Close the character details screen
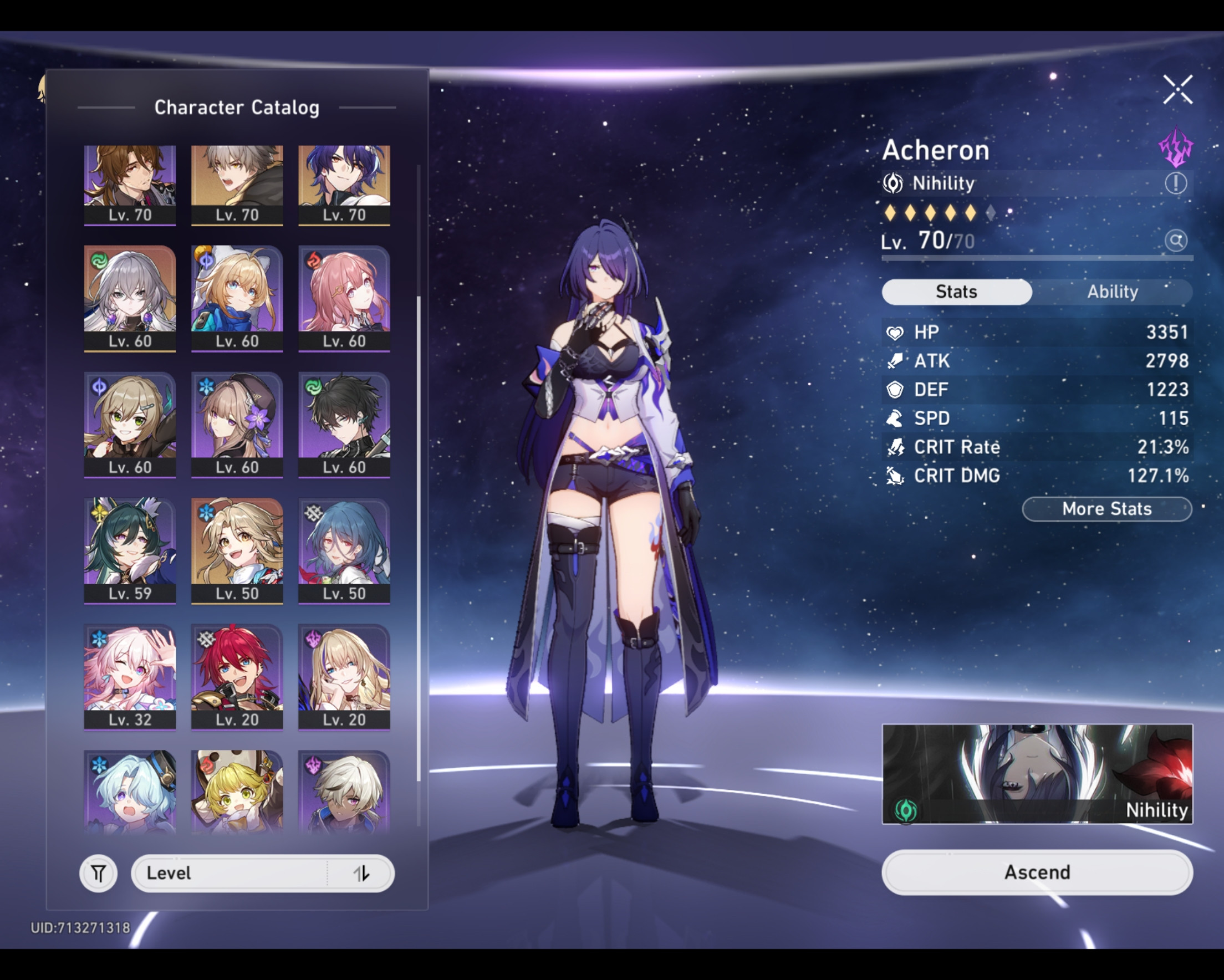Viewport: 1224px width, 980px height. pyautogui.click(x=1177, y=90)
